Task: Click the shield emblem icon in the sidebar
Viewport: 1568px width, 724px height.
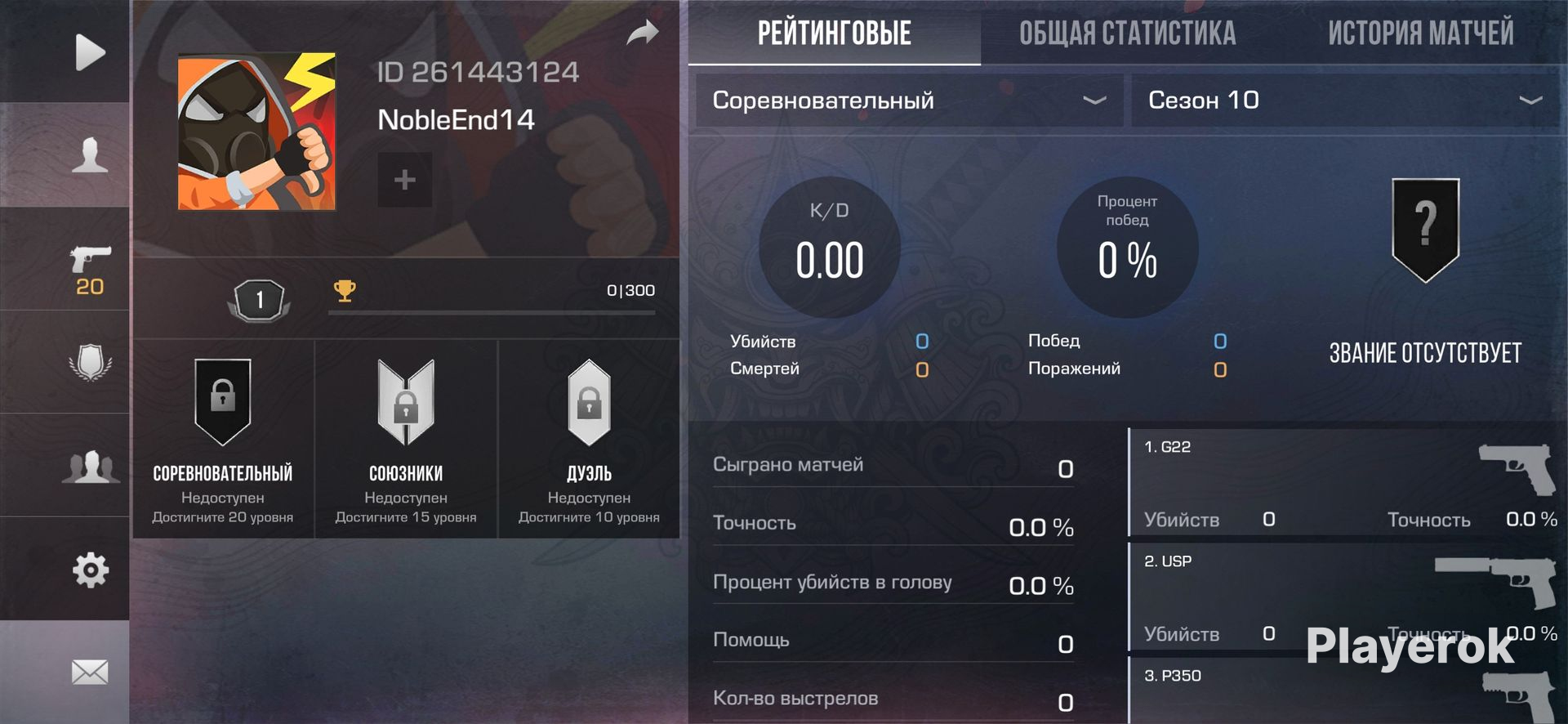Action: [90, 362]
